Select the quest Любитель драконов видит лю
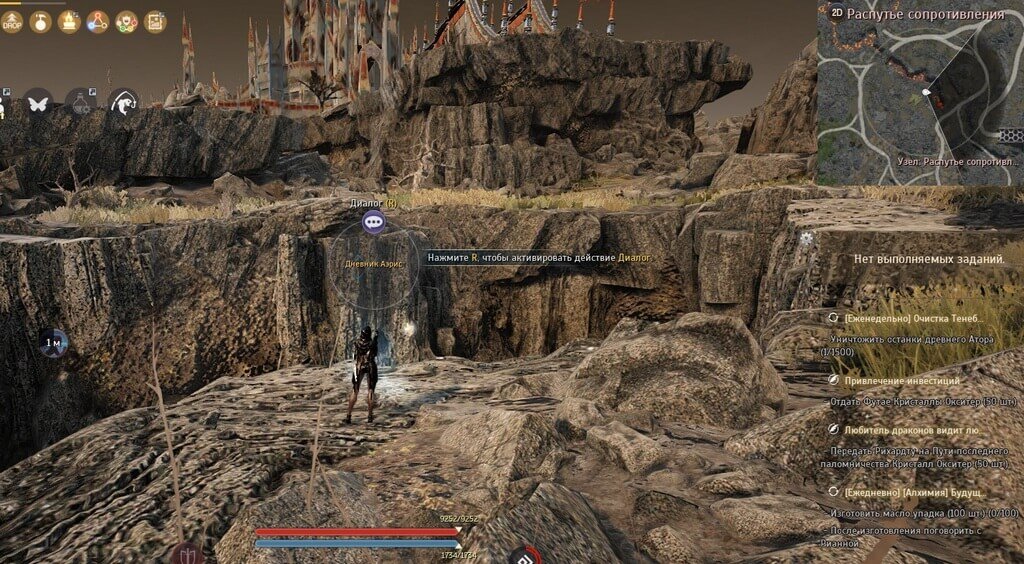The image size is (1024, 564). 909,429
